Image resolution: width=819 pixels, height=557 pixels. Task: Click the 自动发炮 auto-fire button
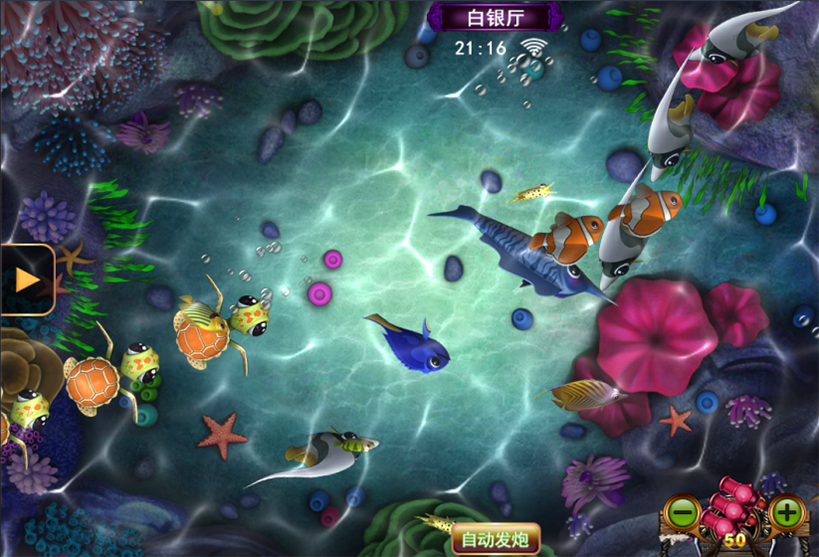pos(495,540)
